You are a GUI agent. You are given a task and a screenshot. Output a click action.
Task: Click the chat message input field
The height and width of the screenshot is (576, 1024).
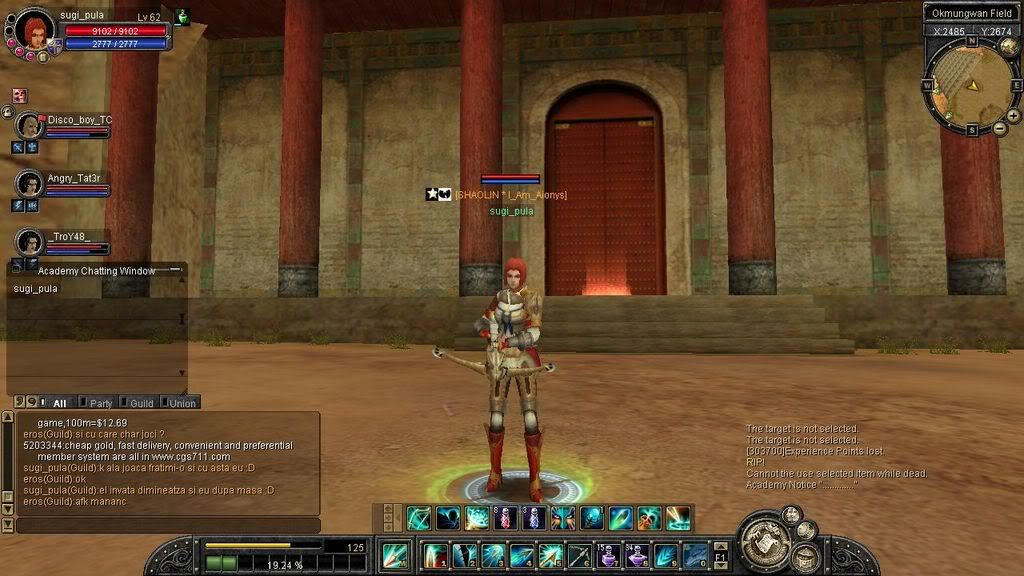coord(168,525)
